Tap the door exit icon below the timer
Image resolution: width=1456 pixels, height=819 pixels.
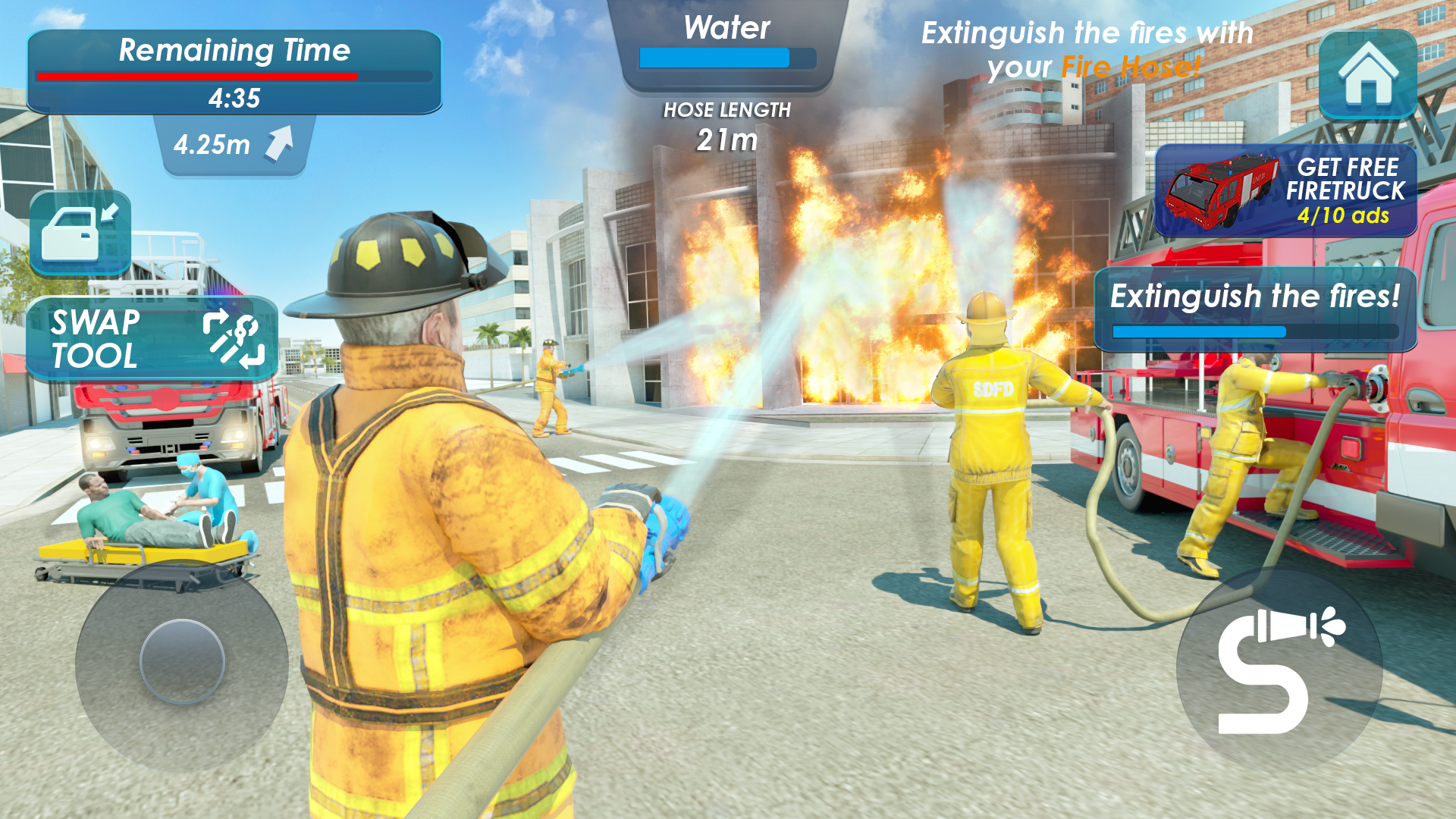pos(81,231)
